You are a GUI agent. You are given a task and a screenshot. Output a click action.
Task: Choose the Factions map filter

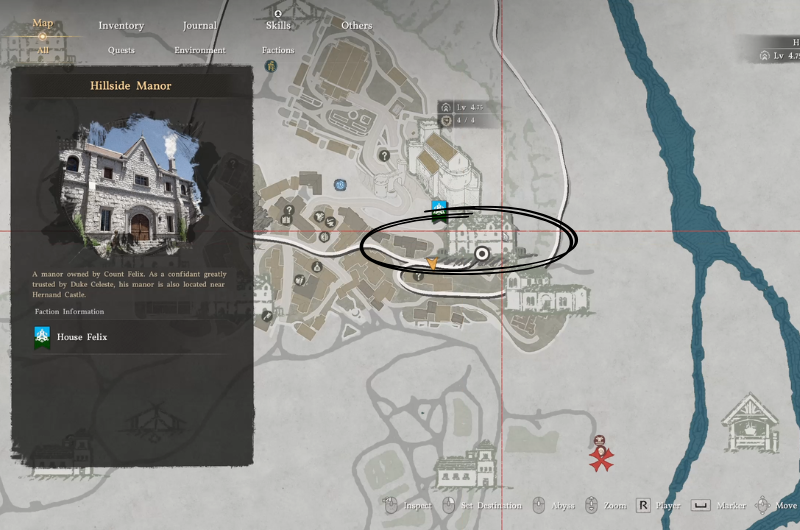click(278, 50)
